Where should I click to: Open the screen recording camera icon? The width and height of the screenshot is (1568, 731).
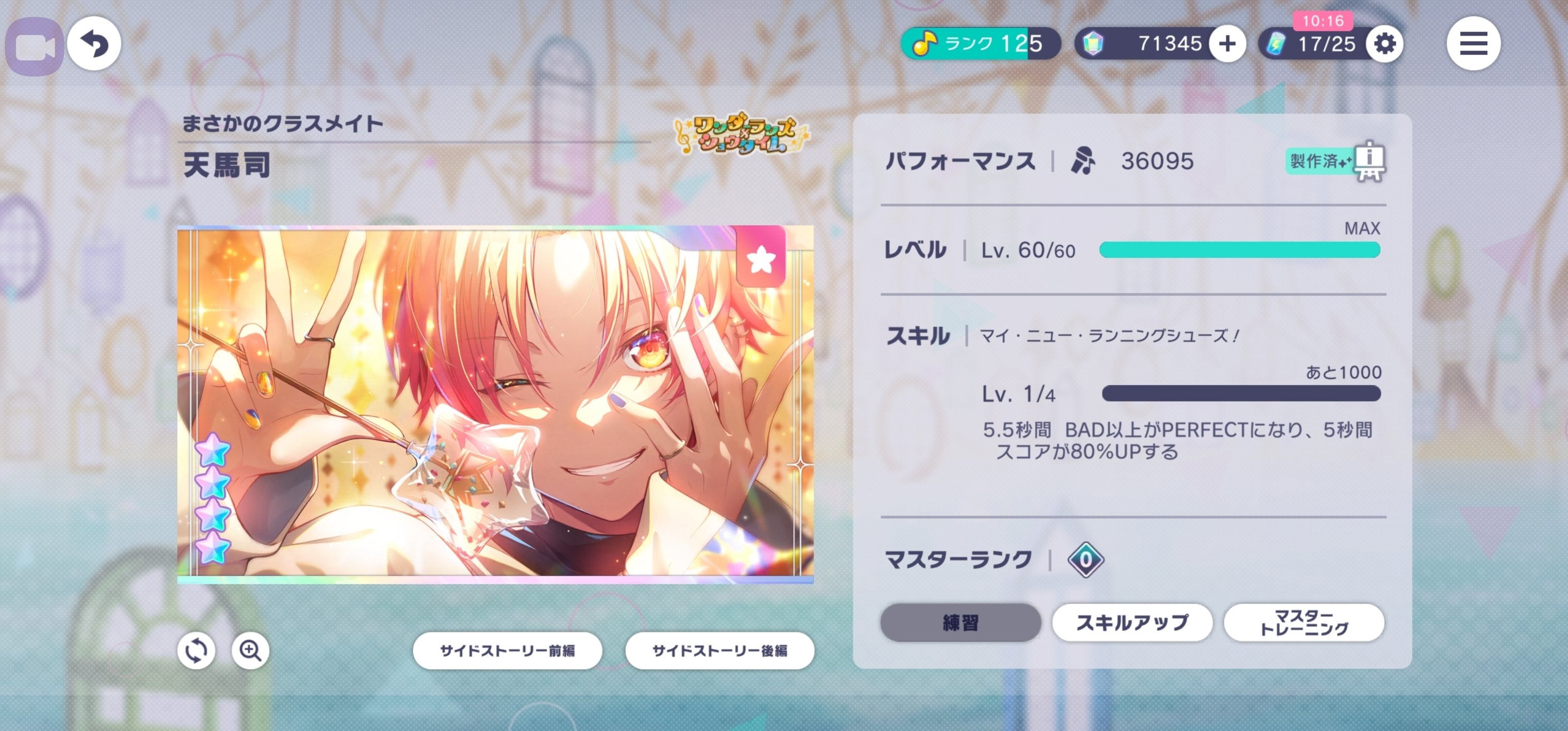pos(35,43)
